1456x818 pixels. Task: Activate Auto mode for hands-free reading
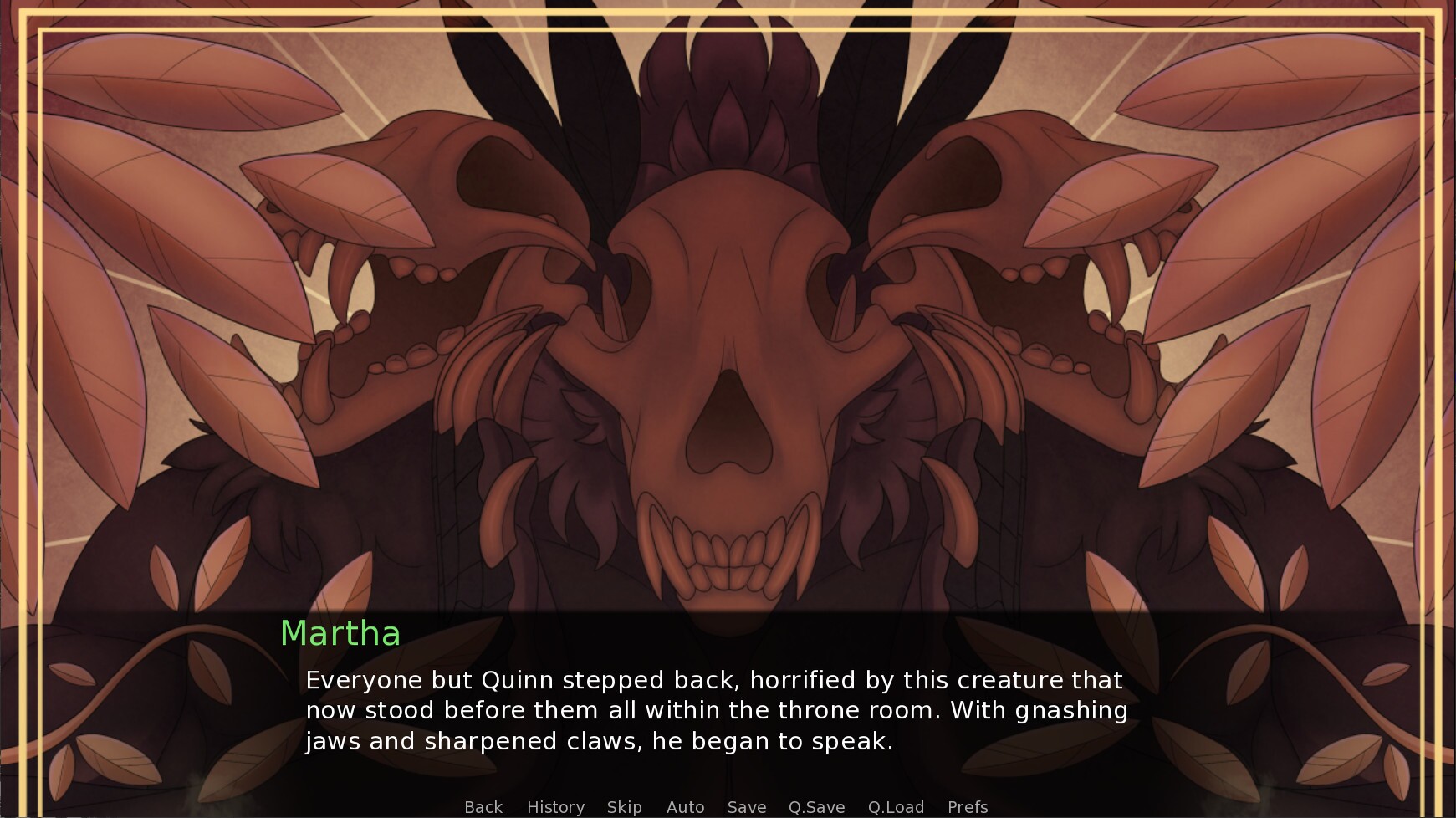click(685, 806)
